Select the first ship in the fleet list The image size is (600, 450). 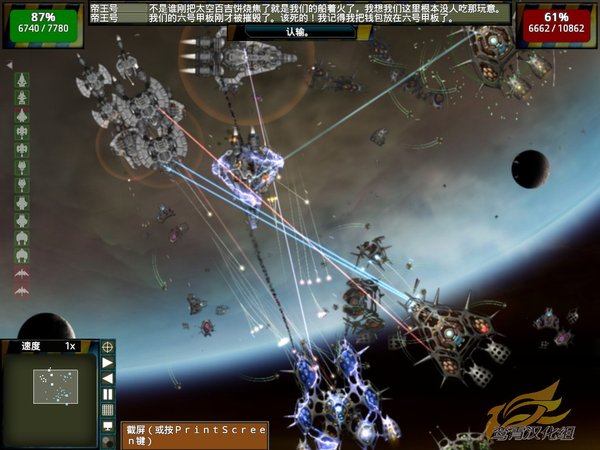pos(22,79)
